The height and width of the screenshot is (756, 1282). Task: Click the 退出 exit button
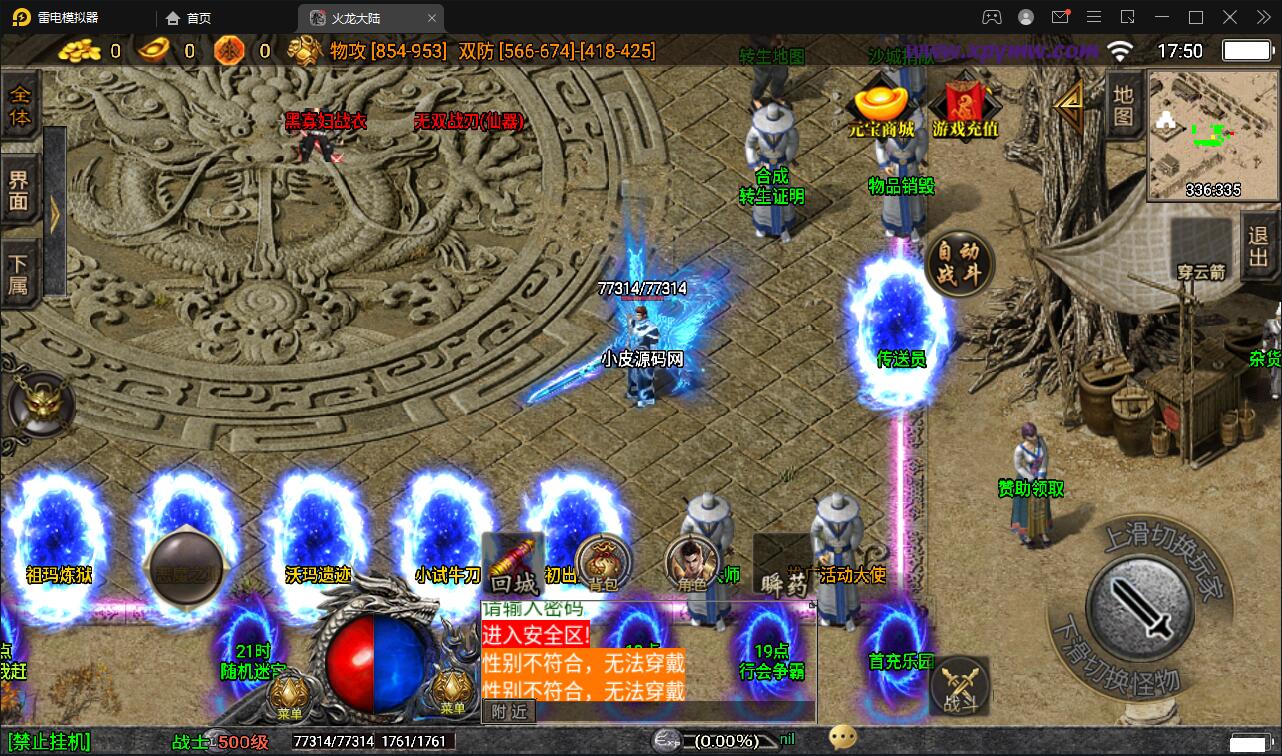click(x=1258, y=247)
